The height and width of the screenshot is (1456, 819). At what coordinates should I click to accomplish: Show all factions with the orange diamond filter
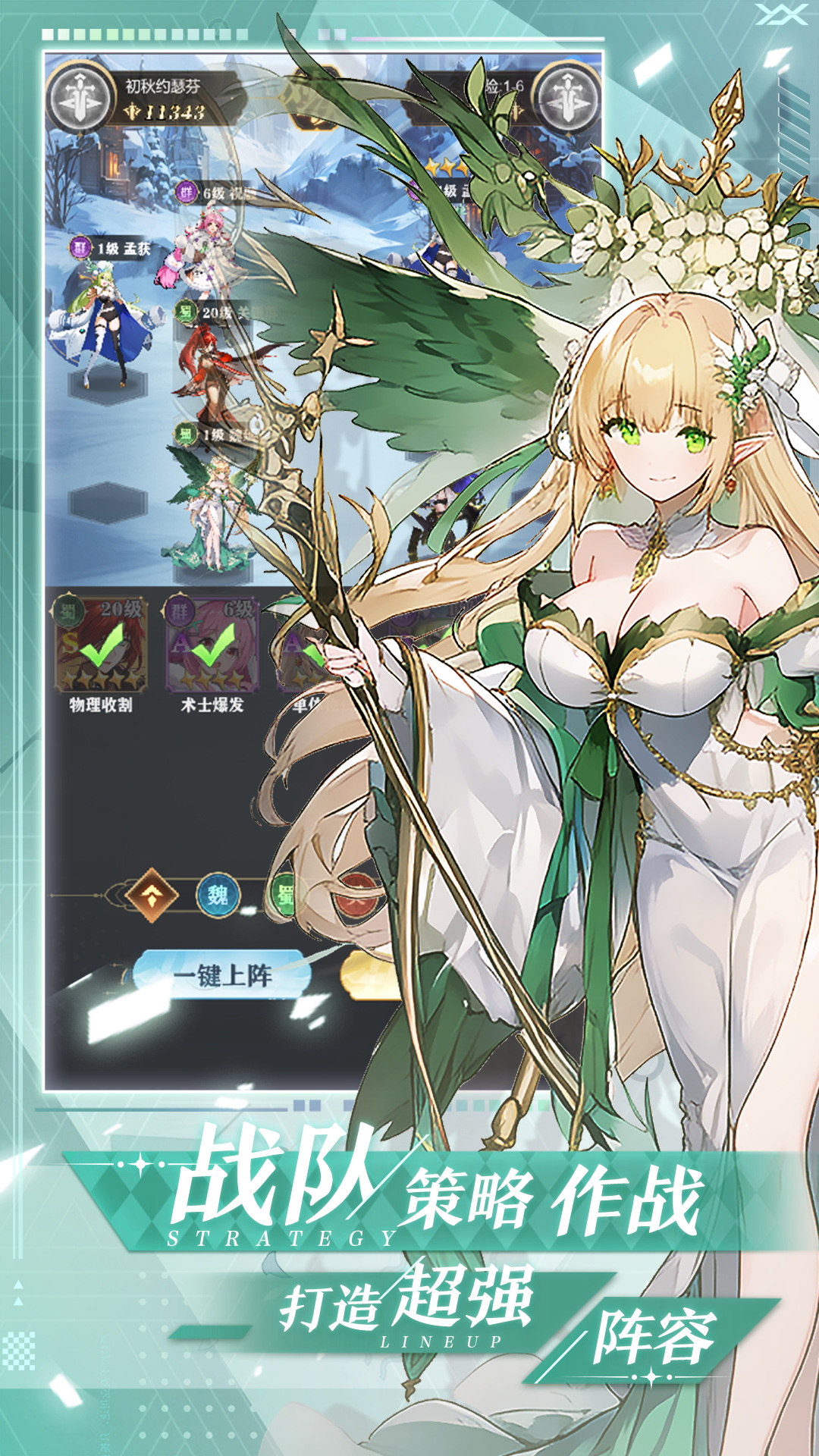click(x=152, y=896)
